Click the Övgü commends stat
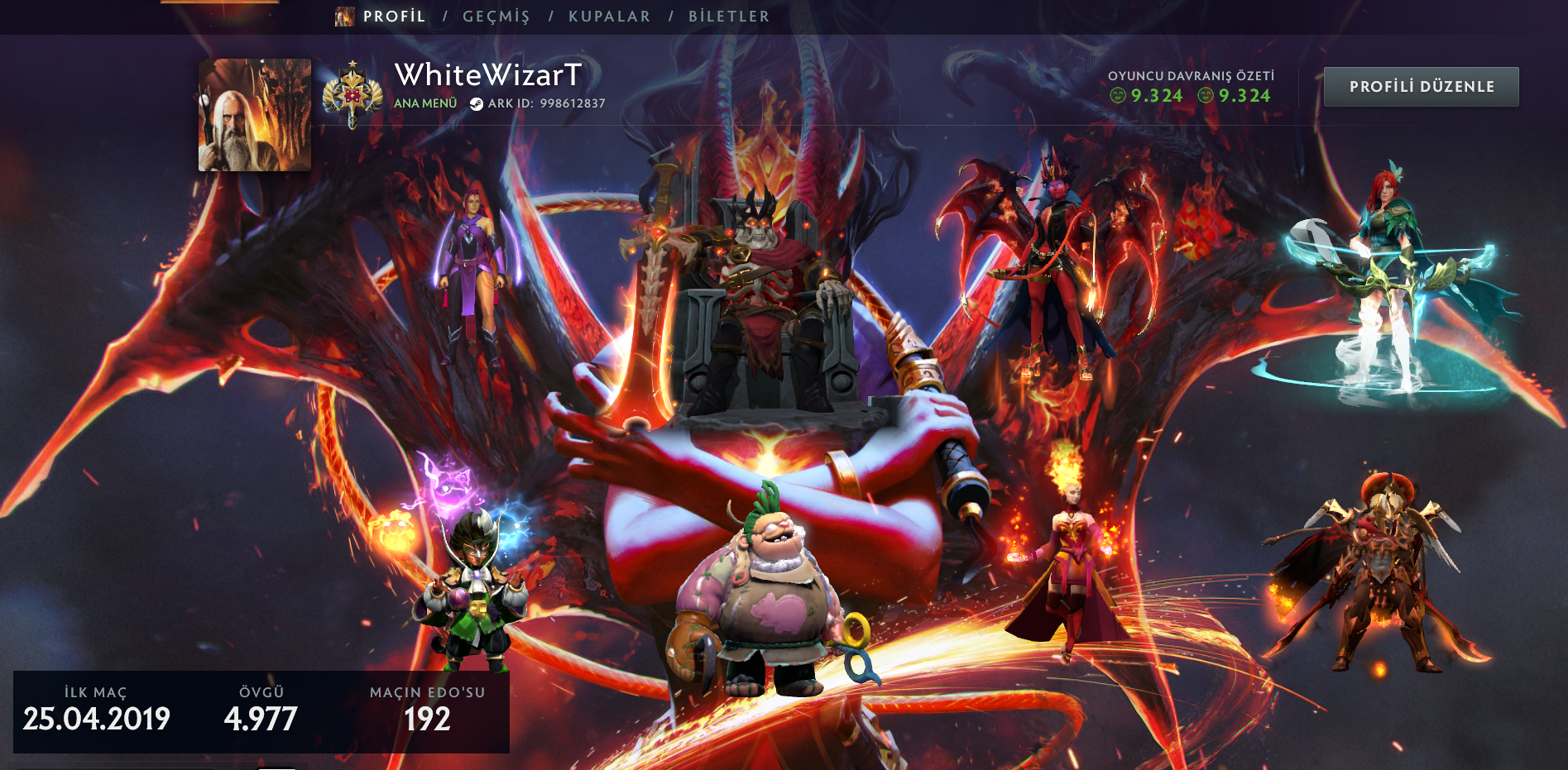This screenshot has height=770, width=1568. [x=261, y=710]
